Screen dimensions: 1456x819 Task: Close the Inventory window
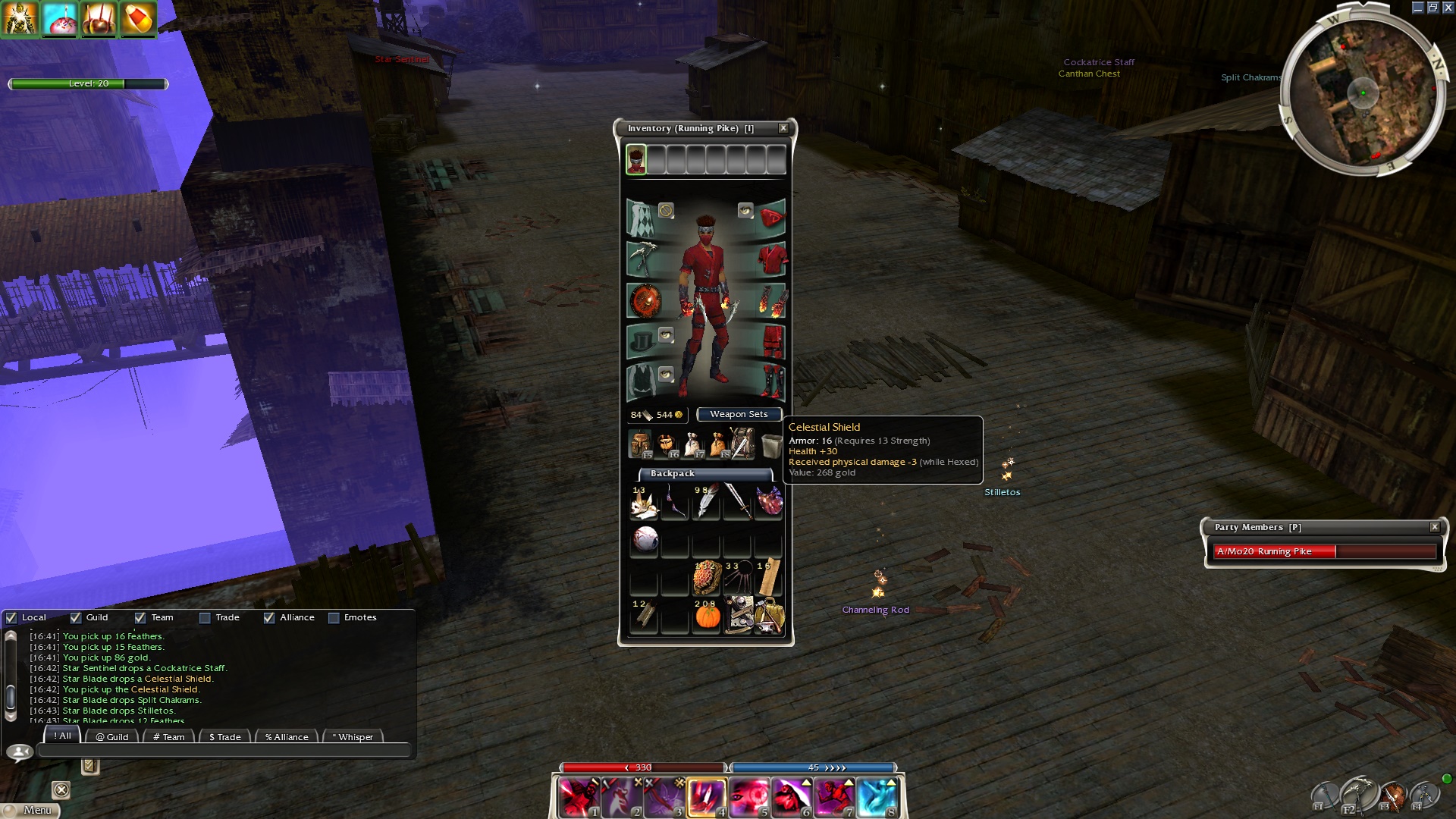point(783,128)
